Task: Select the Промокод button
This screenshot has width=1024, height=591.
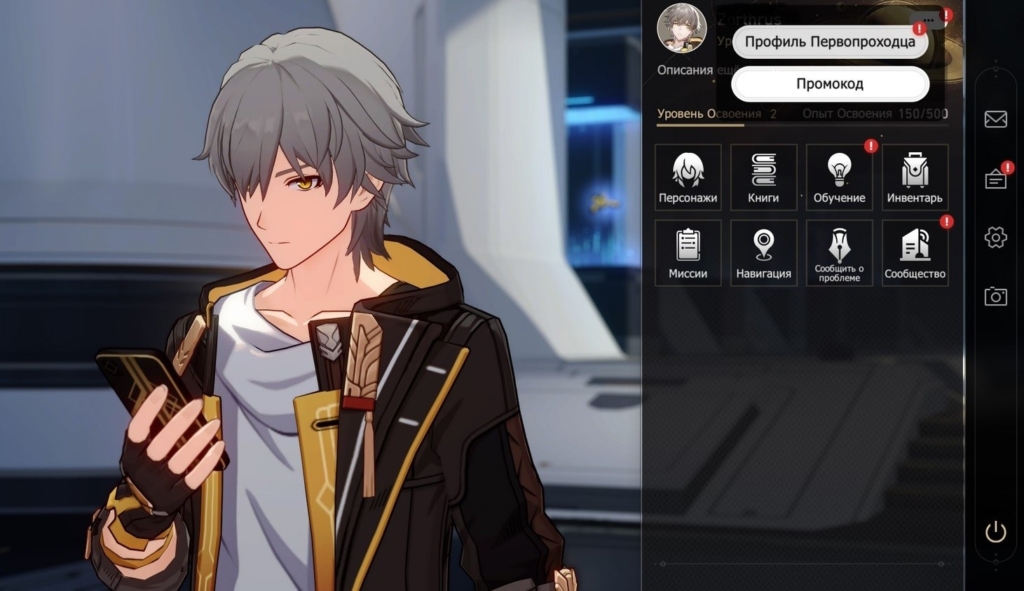Action: pos(829,84)
